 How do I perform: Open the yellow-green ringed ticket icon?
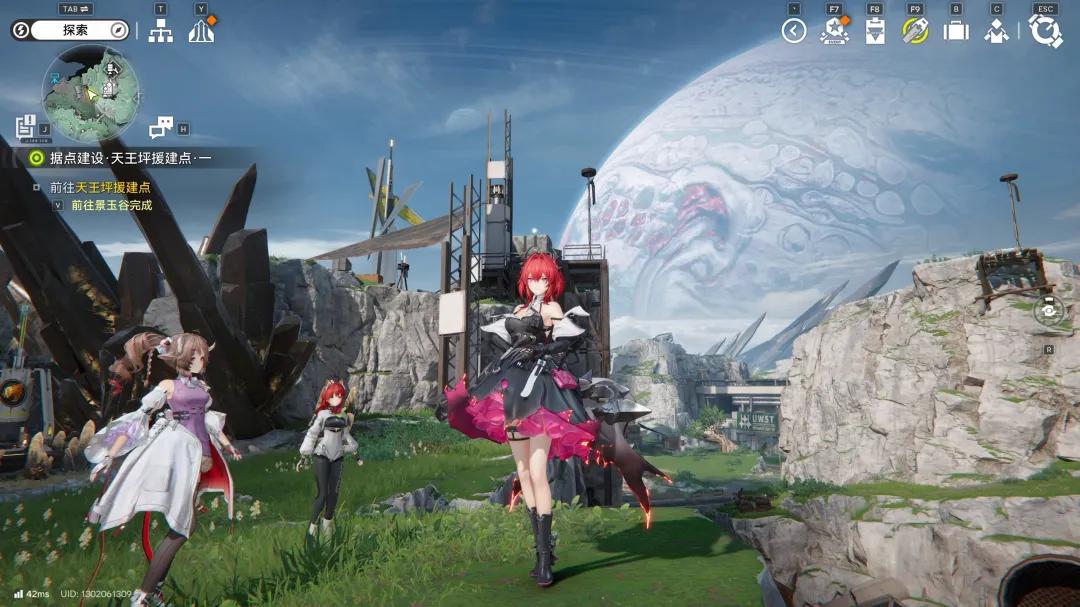[915, 31]
